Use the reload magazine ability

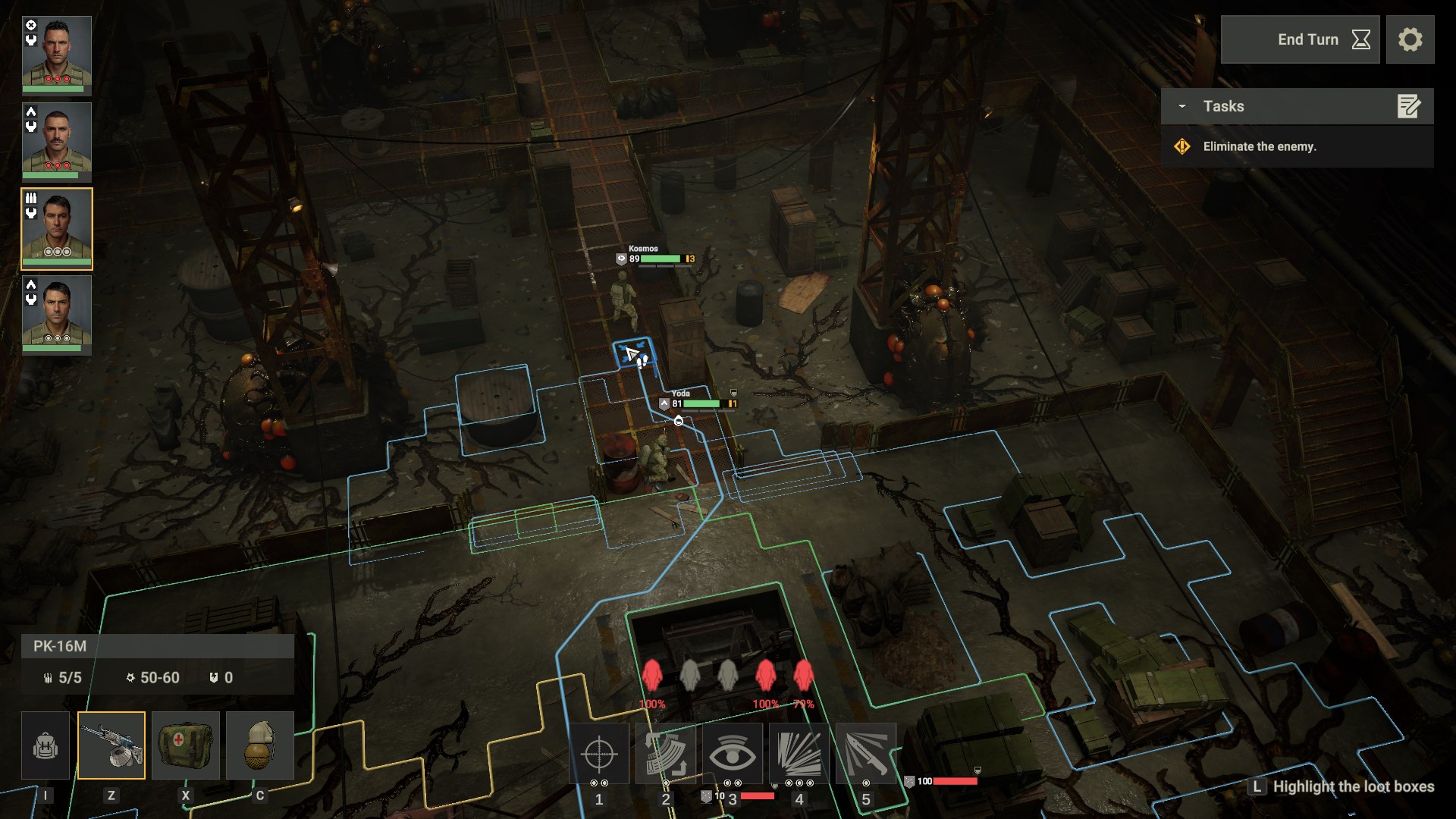[x=666, y=753]
